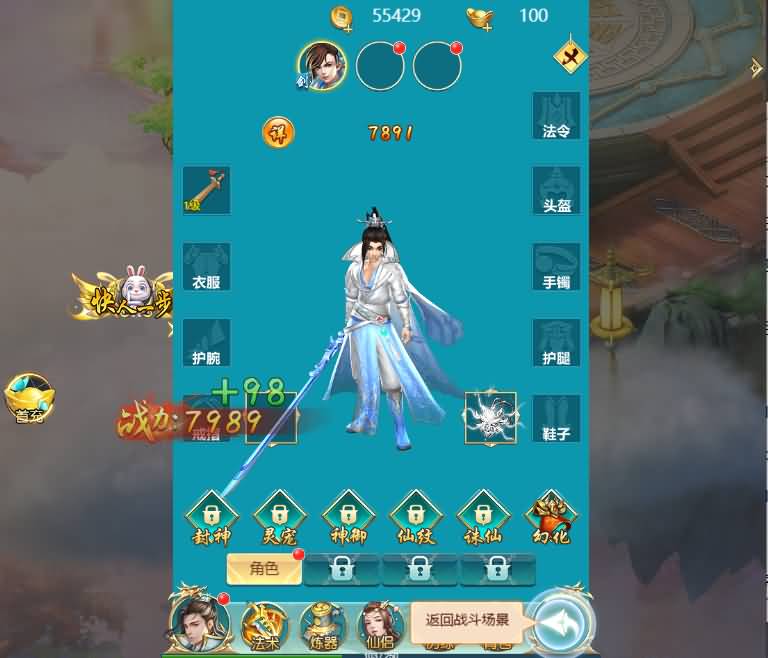Open the 仙侣 companion menu
Viewport: 768px width, 658px height.
tap(380, 624)
